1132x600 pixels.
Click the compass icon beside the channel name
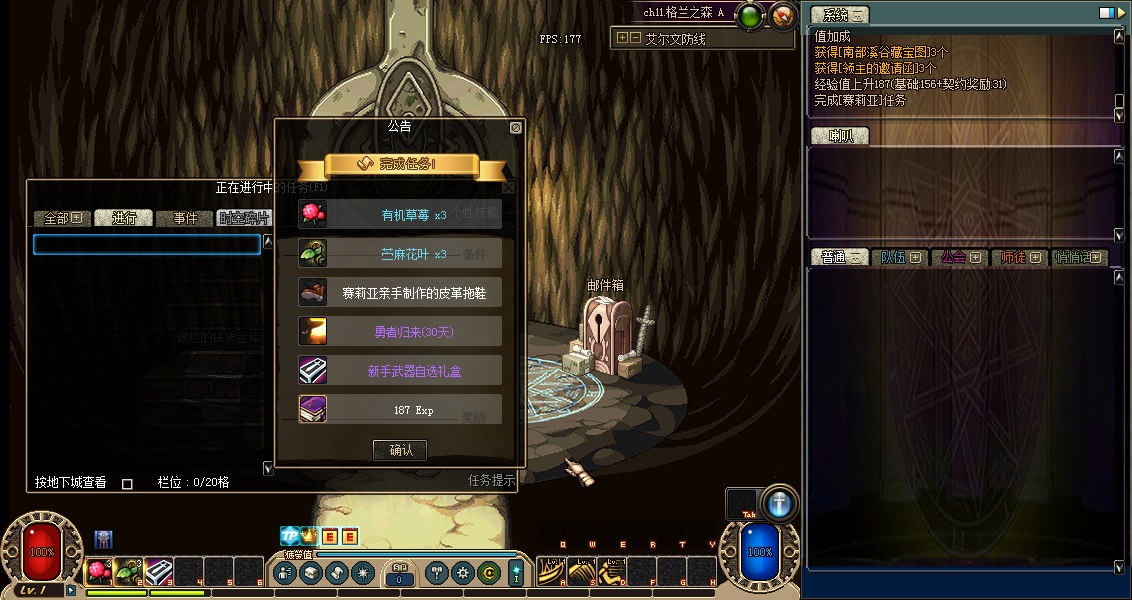point(783,15)
